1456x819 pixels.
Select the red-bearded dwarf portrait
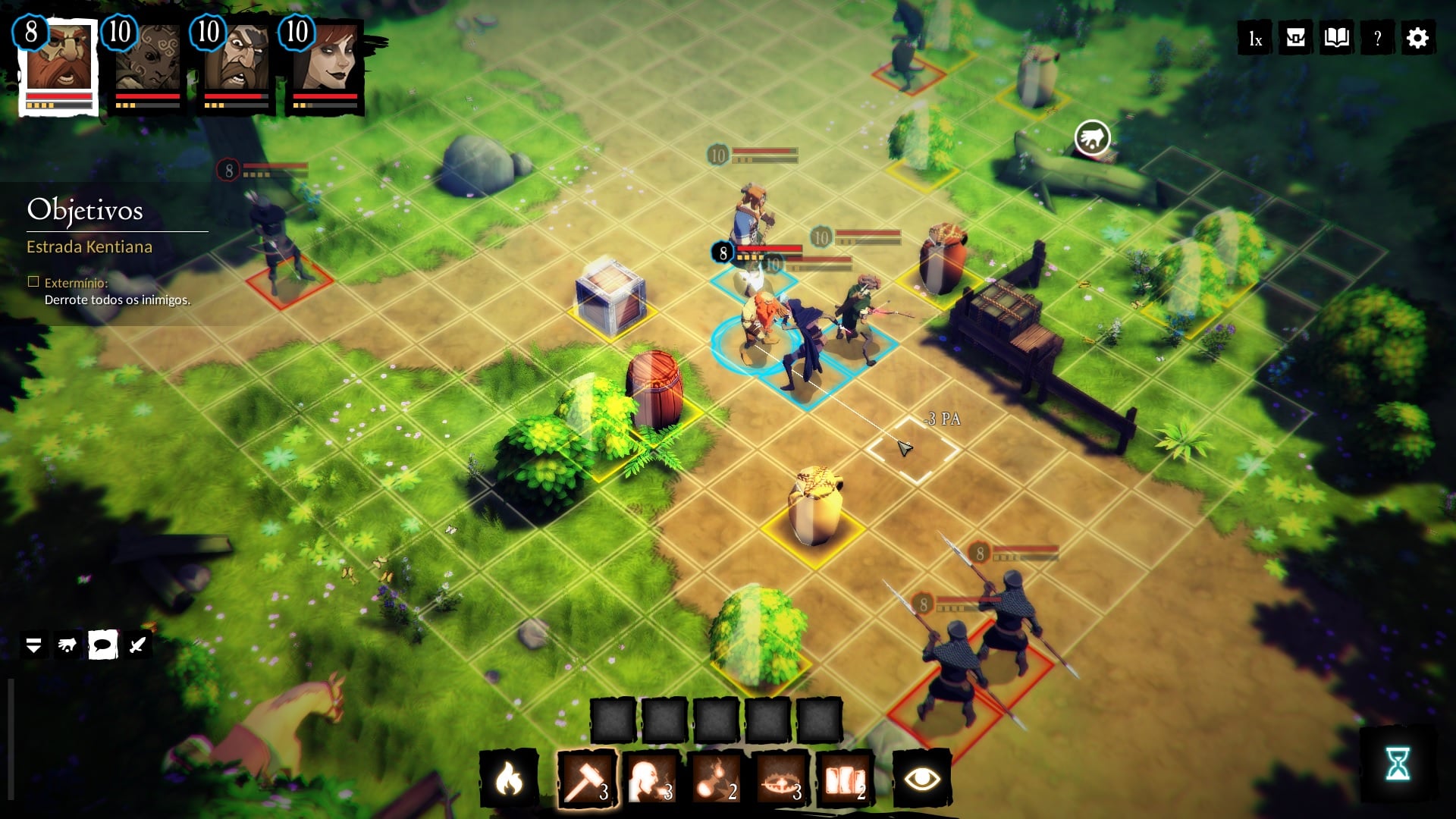[59, 64]
